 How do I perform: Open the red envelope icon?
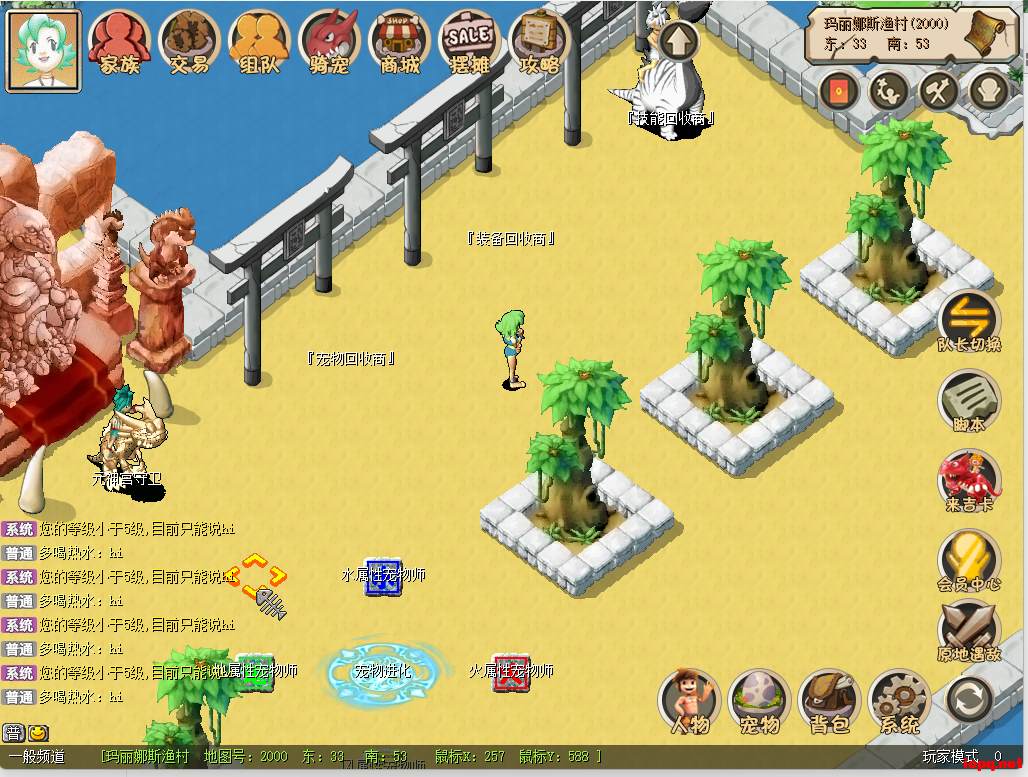839,92
